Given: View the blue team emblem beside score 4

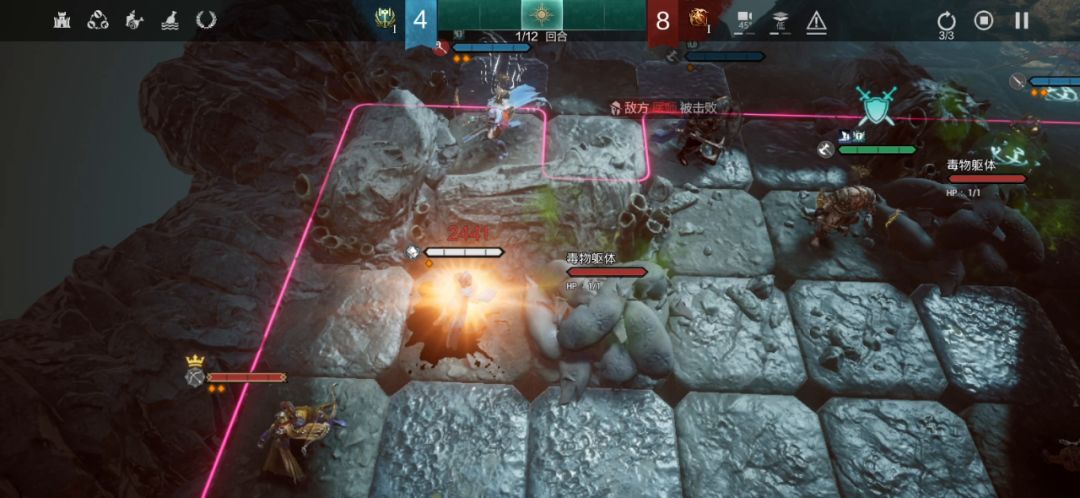Looking at the screenshot, I should click(385, 19).
